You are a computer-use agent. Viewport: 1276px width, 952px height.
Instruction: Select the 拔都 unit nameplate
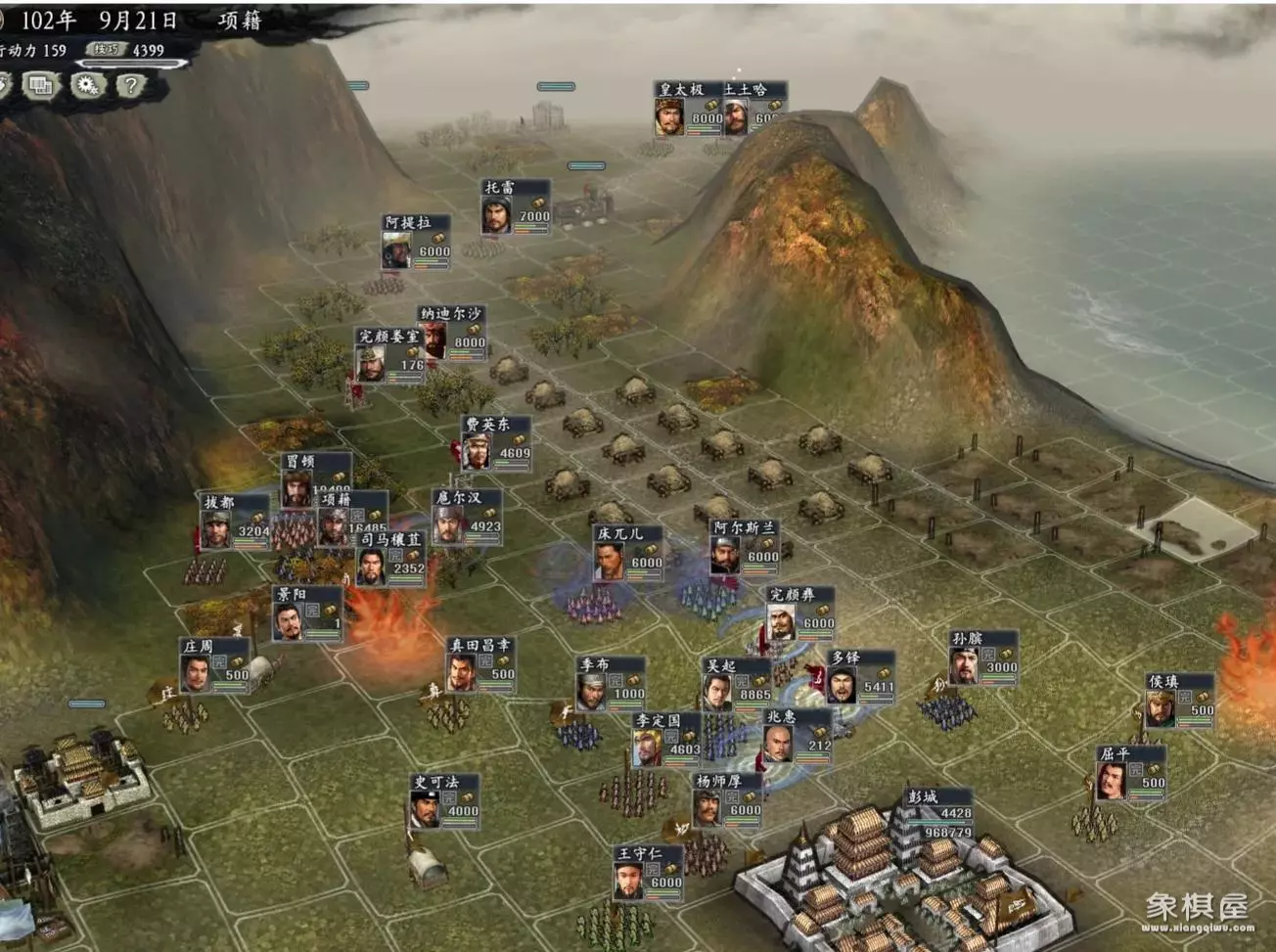pos(235,521)
